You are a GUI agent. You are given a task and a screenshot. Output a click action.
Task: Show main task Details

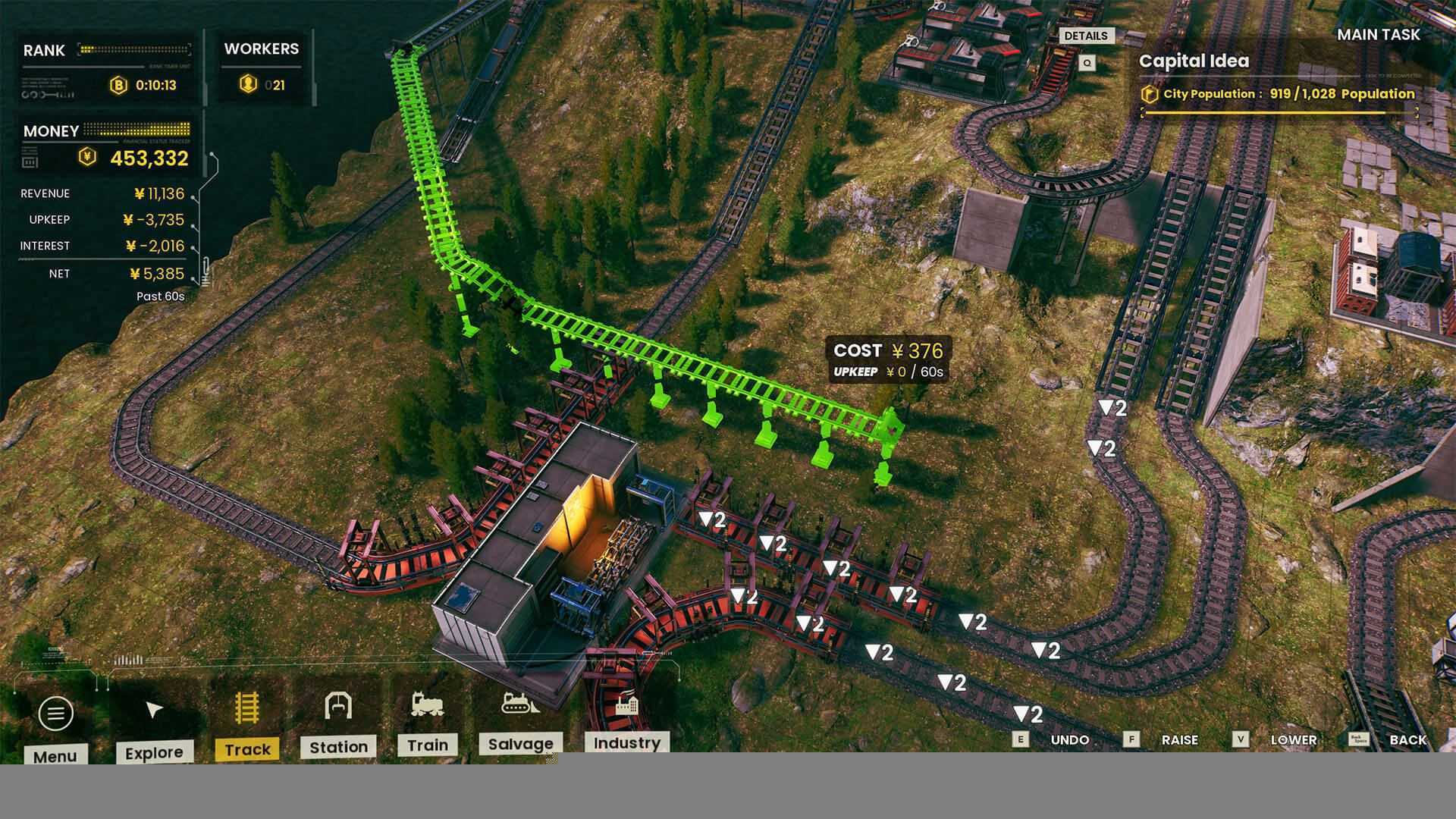(1085, 36)
